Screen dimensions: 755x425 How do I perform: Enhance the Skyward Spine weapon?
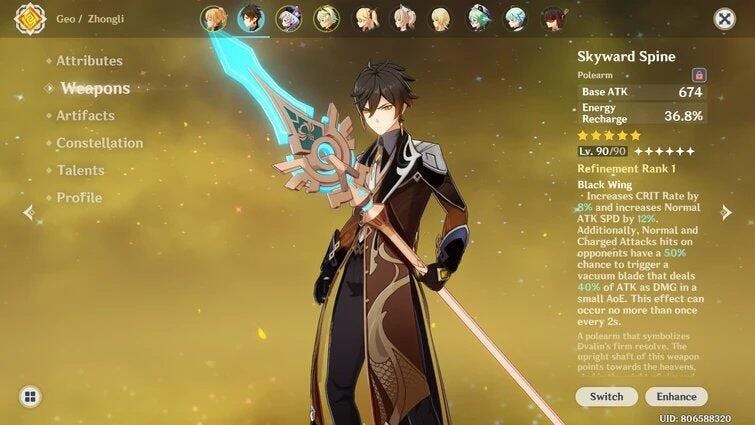676,397
